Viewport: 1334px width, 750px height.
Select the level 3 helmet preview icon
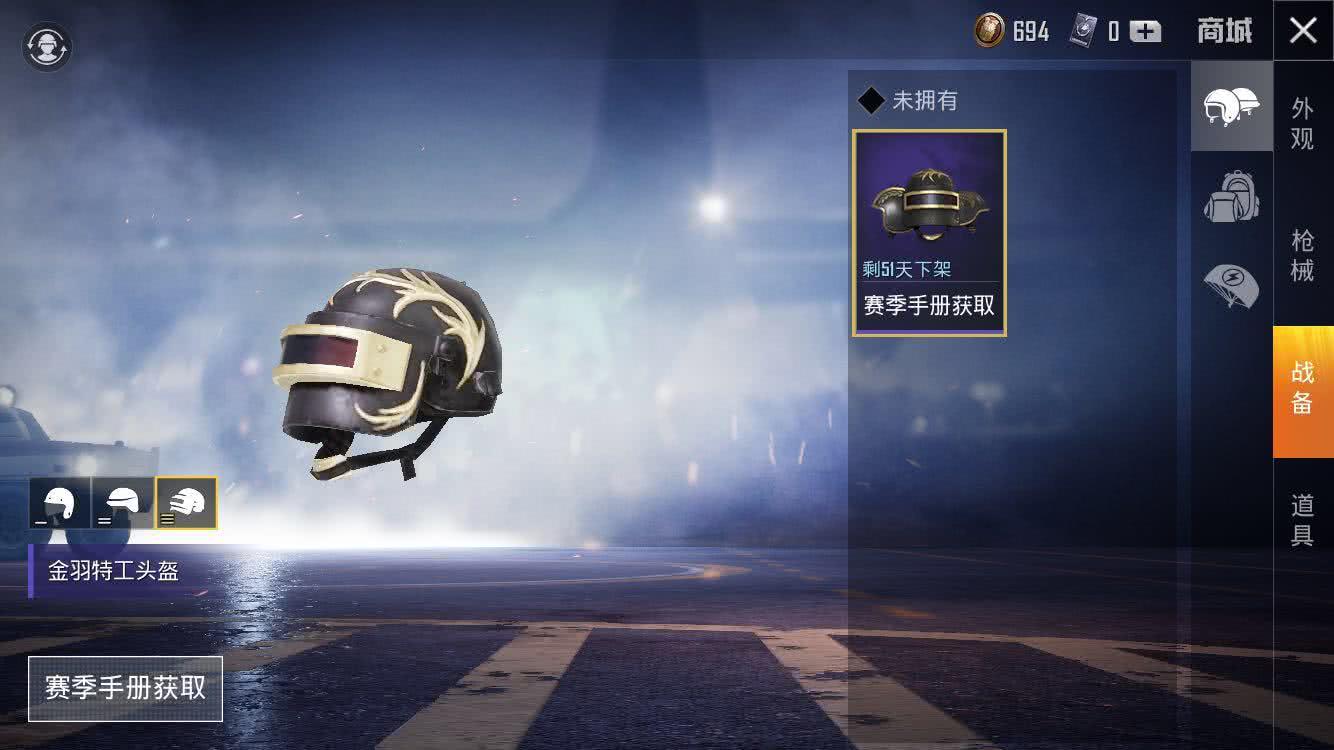click(186, 502)
